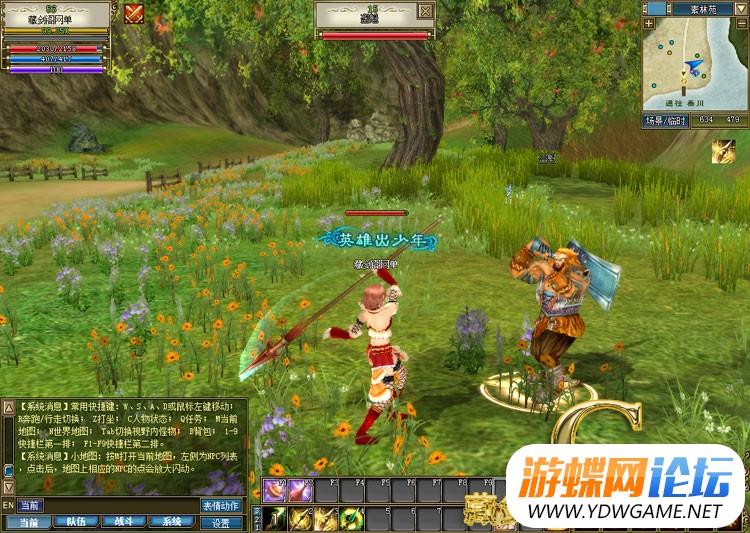The height and width of the screenshot is (533, 750).
Task: Activate the green spear skill in slot 1
Action: point(274,518)
